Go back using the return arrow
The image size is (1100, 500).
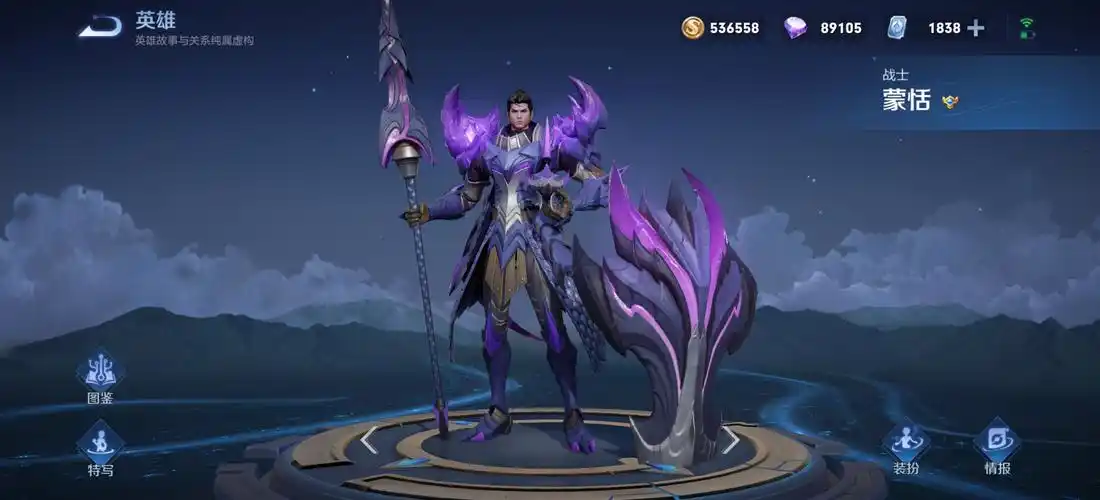coord(100,27)
